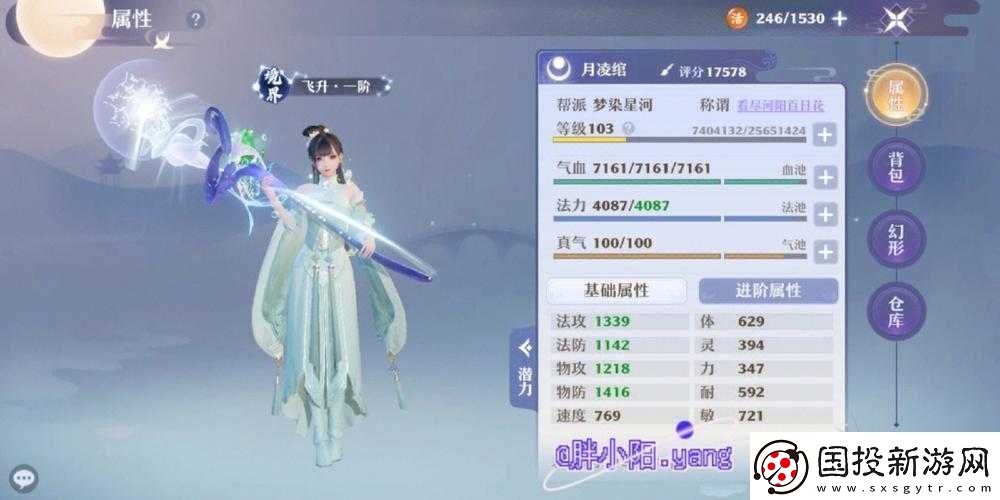This screenshot has width=1000, height=500.
Task: Go to the 仓库 side tab
Action: (896, 311)
